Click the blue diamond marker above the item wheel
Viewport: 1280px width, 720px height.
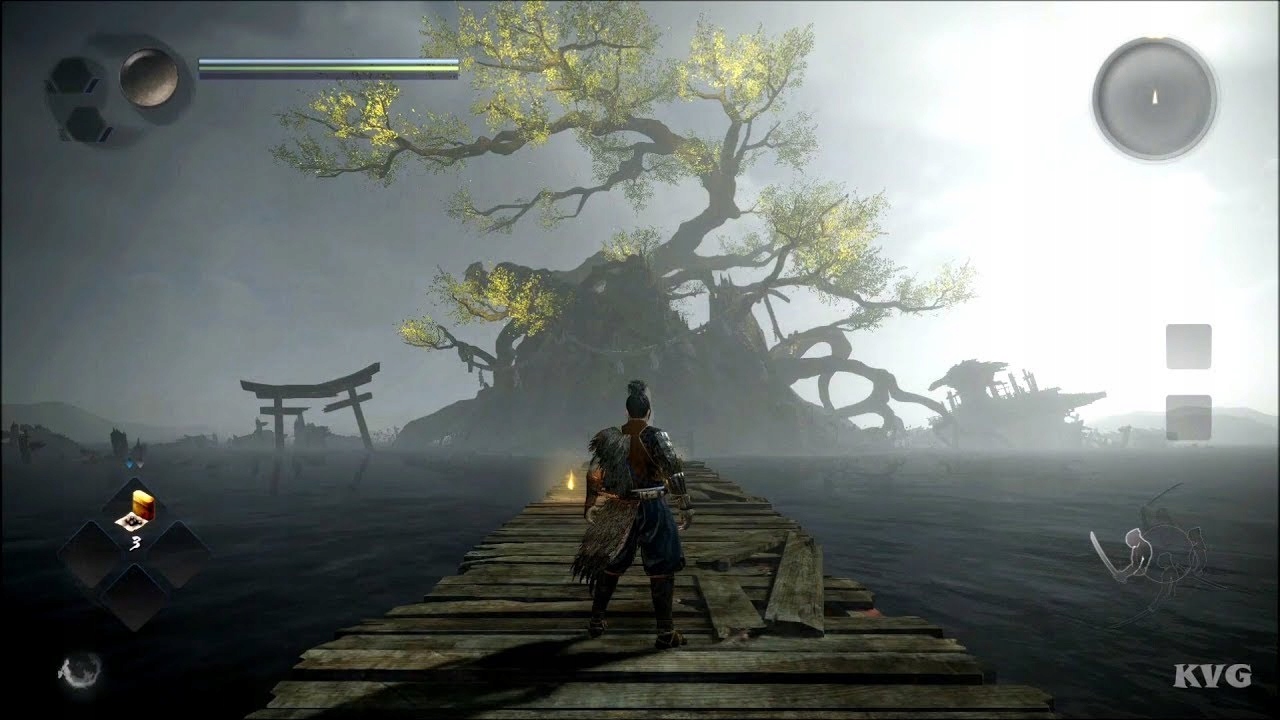point(129,463)
